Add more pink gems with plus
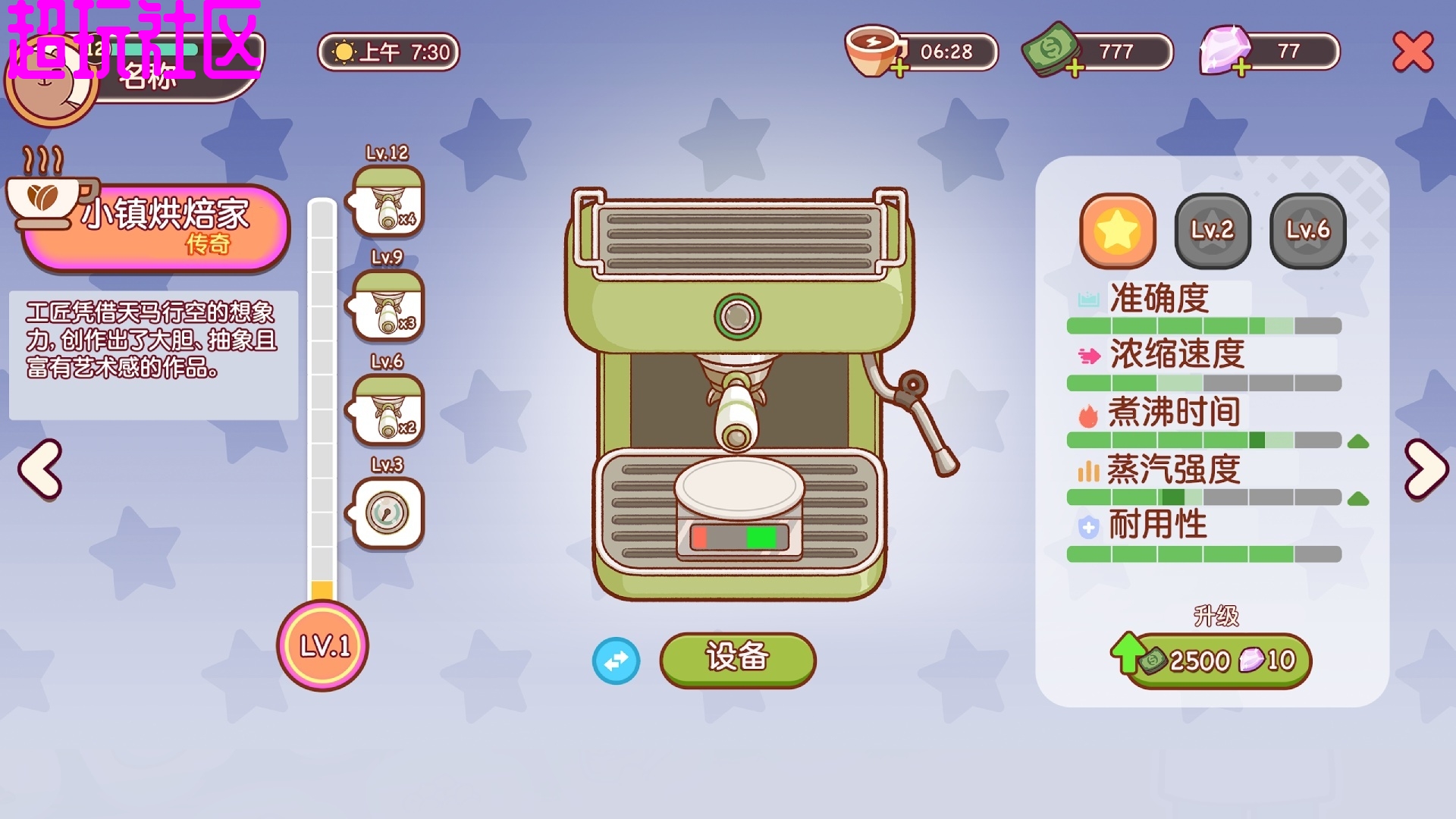 point(1241,70)
